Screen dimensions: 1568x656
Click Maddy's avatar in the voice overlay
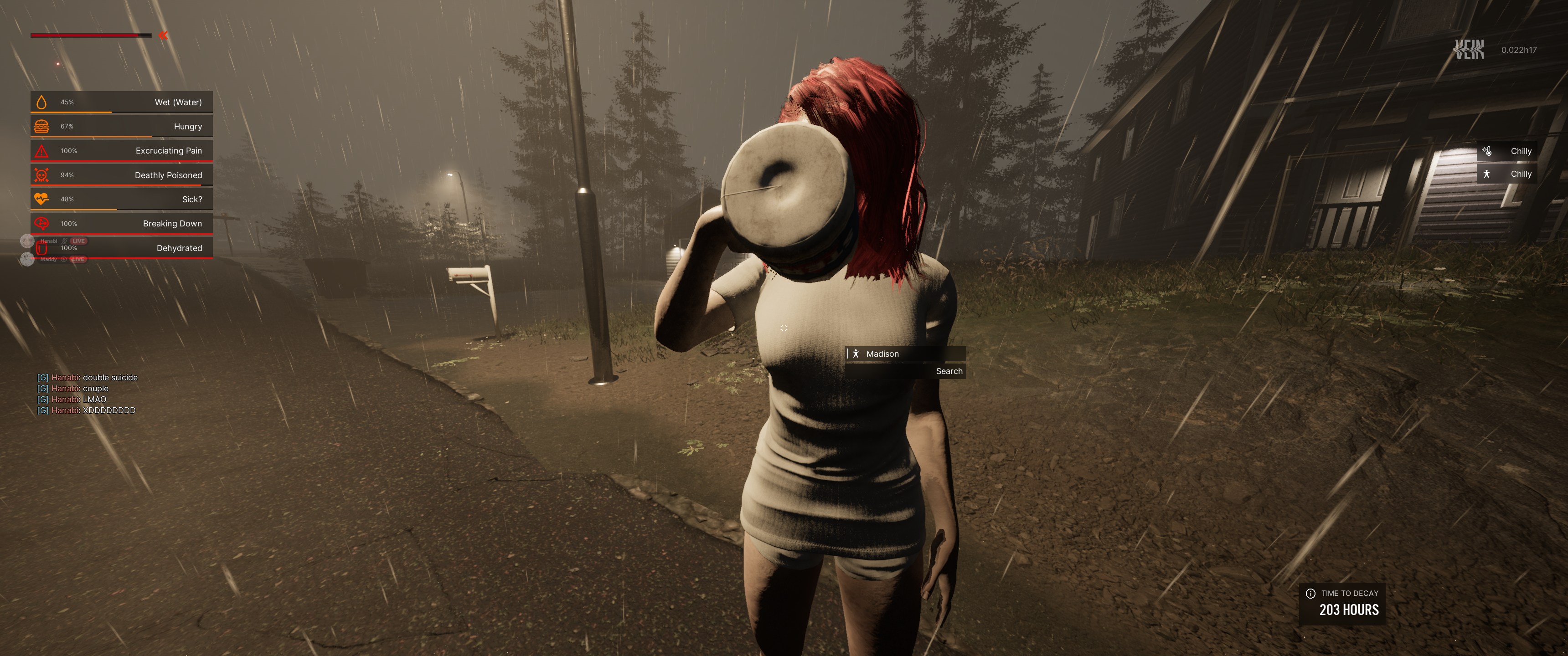(x=27, y=260)
